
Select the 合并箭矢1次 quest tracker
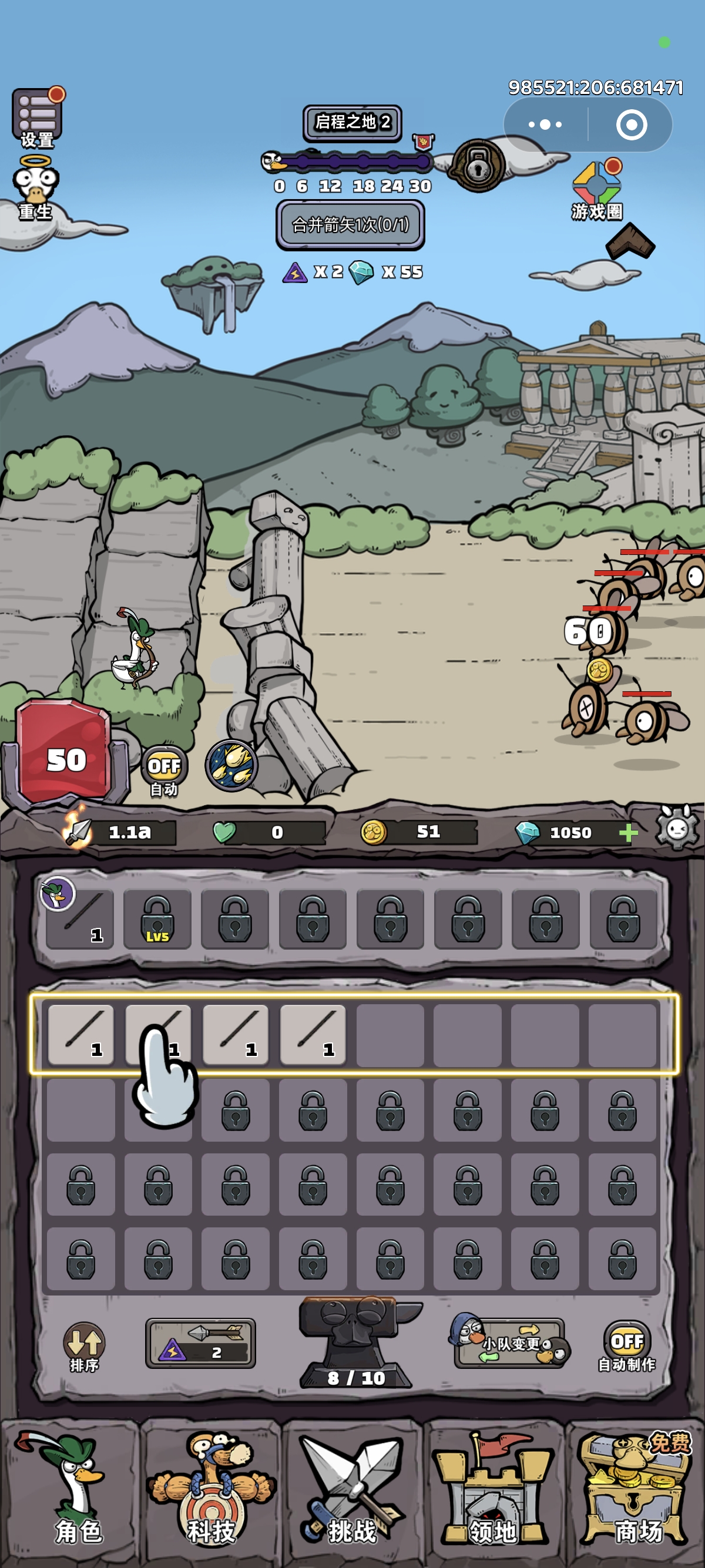click(x=350, y=224)
